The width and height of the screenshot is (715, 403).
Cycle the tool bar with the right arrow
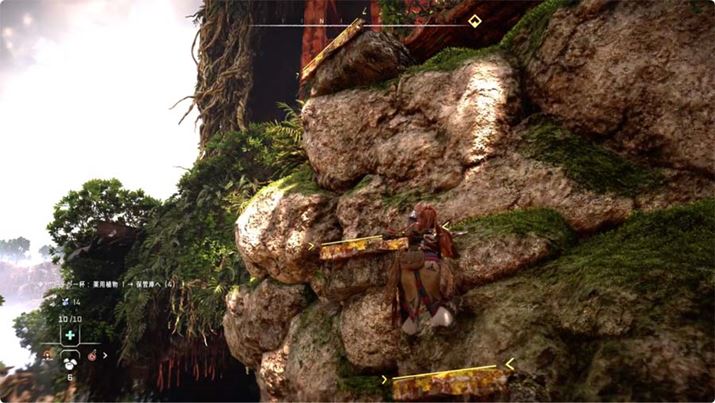click(105, 354)
